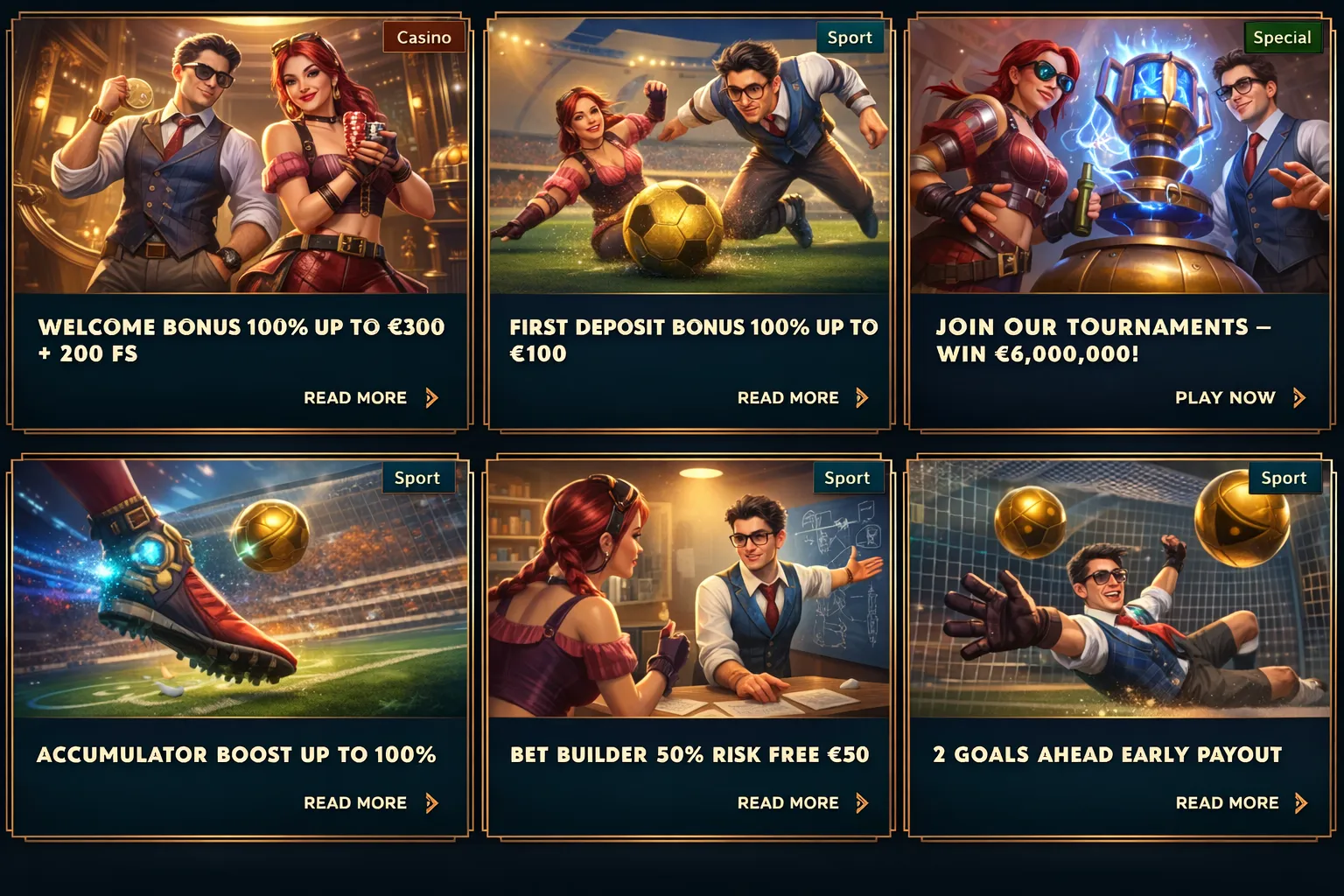Image resolution: width=1344 pixels, height=896 pixels.
Task: Click READ MORE on Bet Builder promotion
Action: 788,802
